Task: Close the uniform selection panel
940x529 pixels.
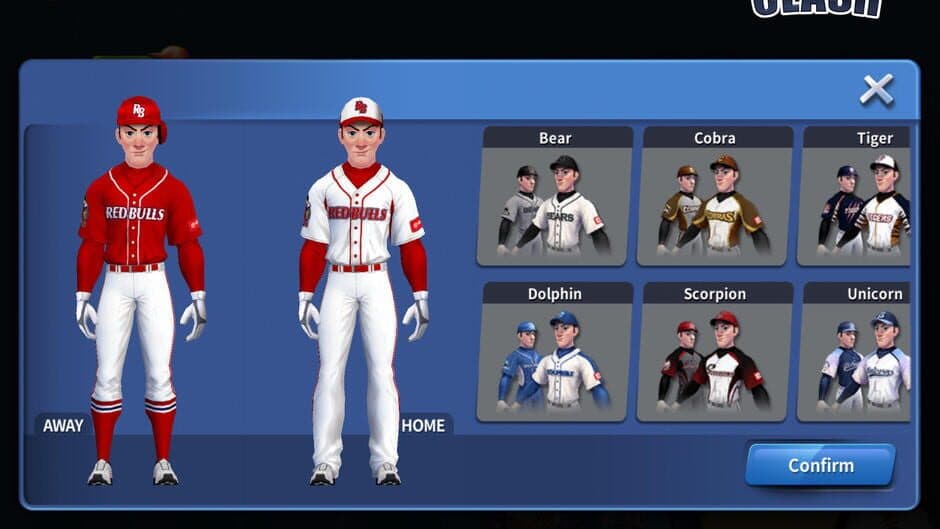Action: click(876, 90)
